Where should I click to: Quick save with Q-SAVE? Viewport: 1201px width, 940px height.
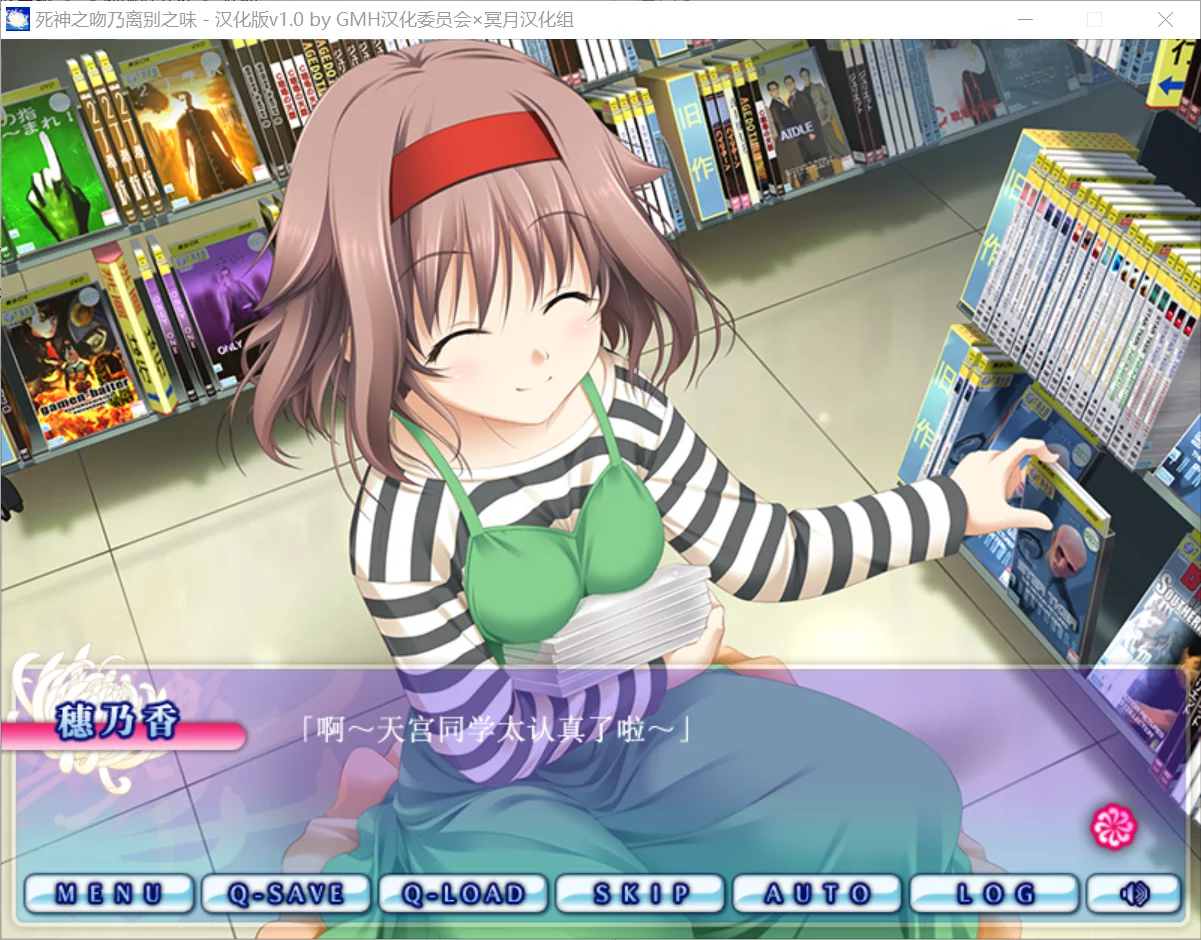pos(286,893)
